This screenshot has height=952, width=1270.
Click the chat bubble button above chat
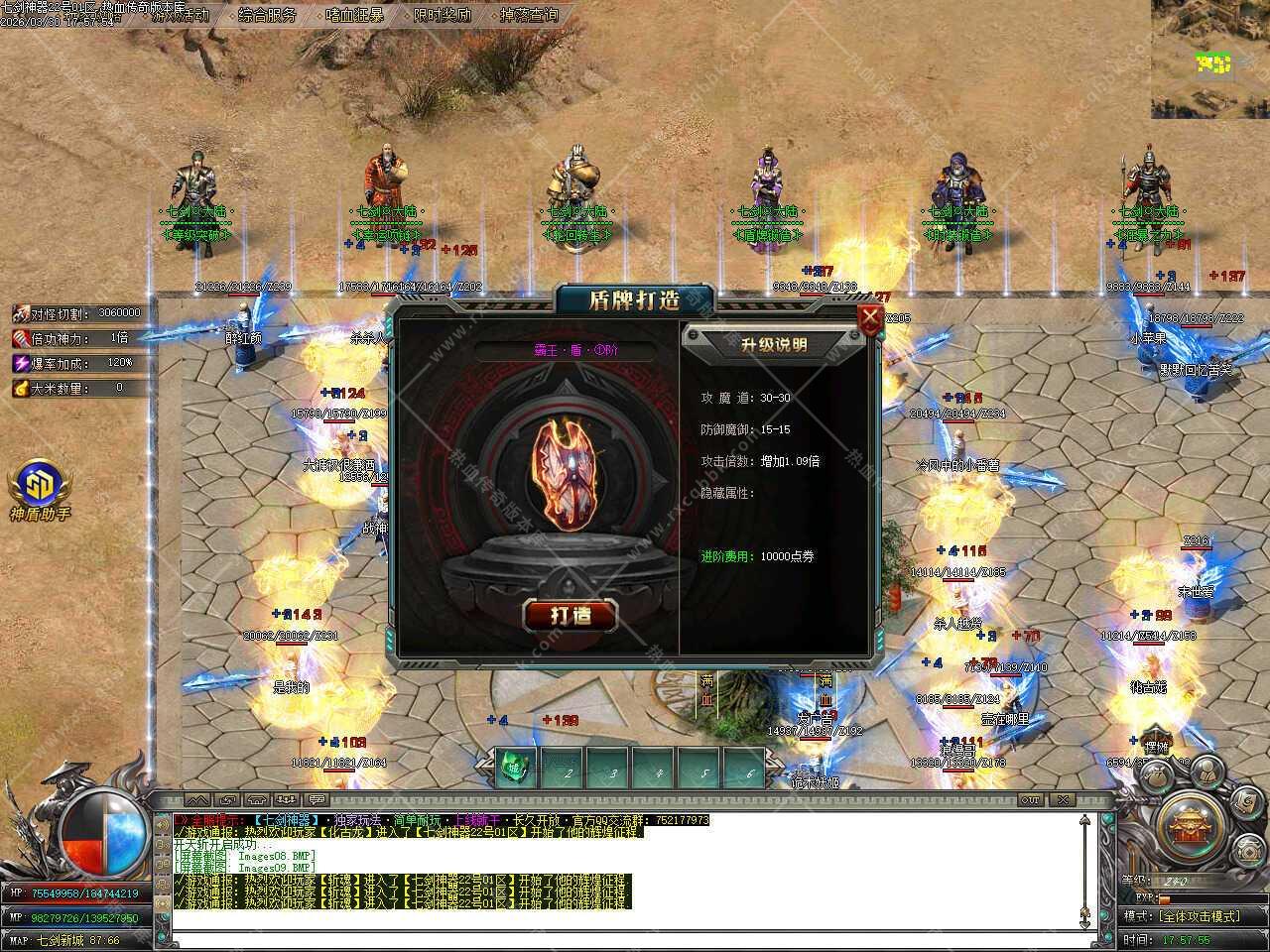point(317,799)
